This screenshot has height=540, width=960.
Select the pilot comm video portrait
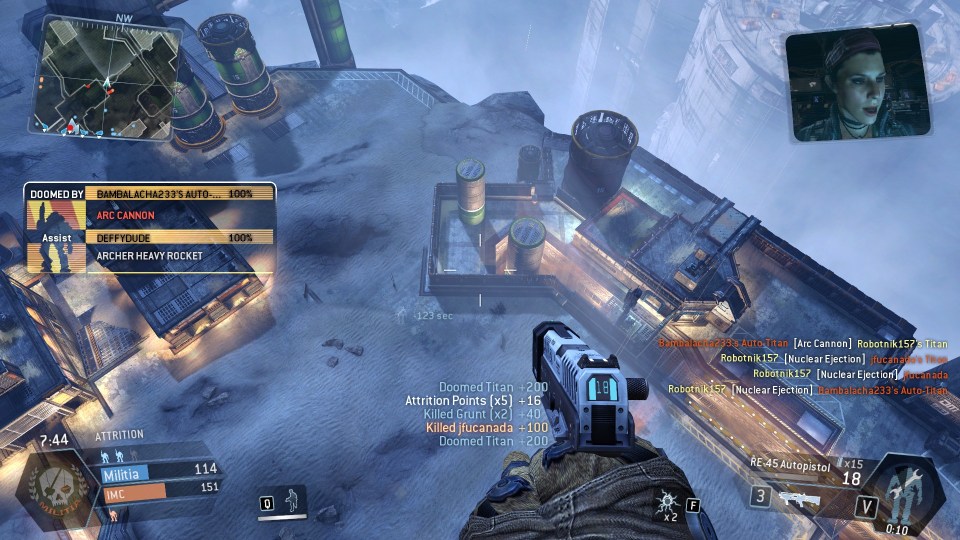(x=859, y=82)
